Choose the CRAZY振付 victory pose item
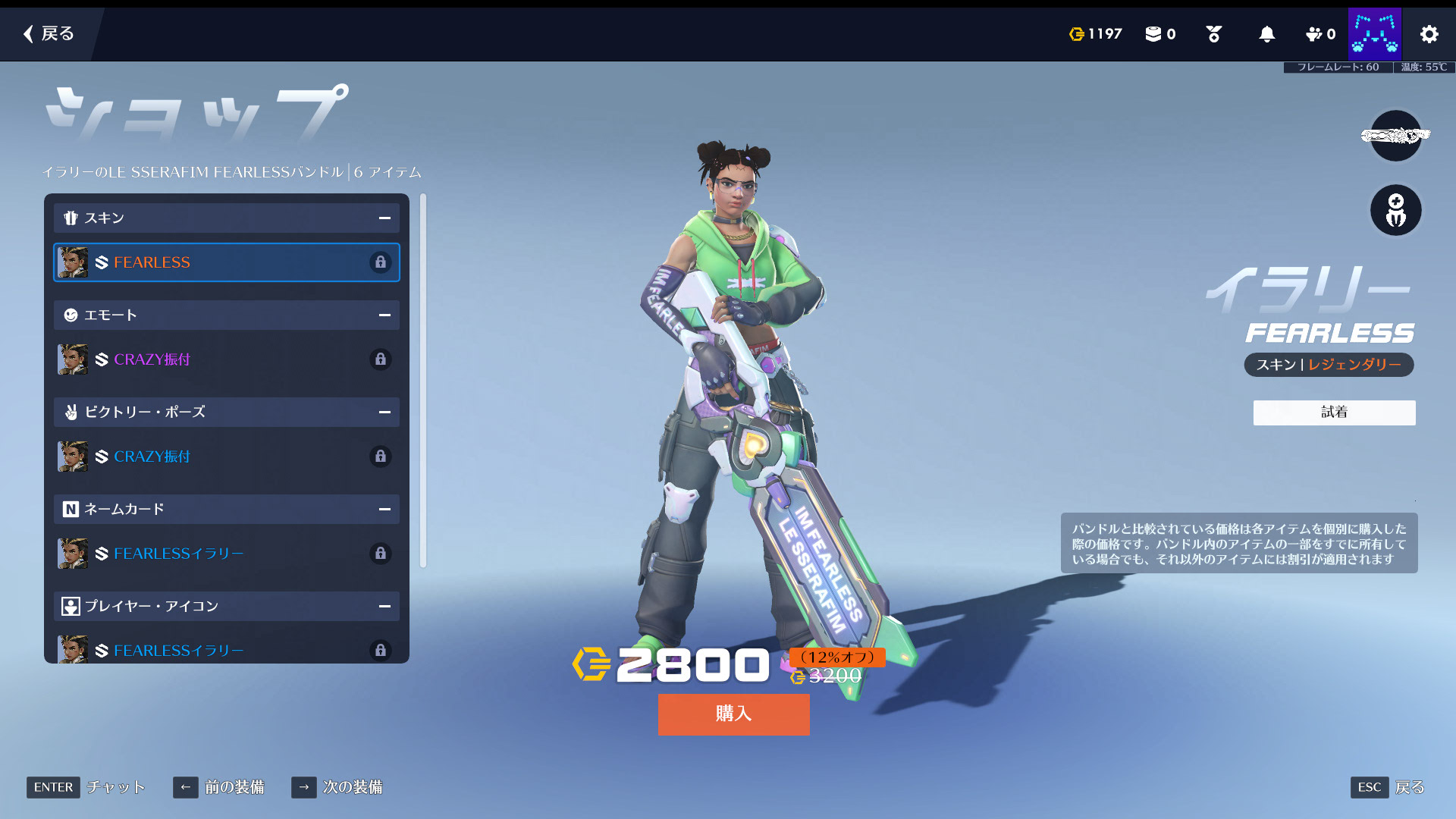The width and height of the screenshot is (1456, 819). [x=226, y=457]
